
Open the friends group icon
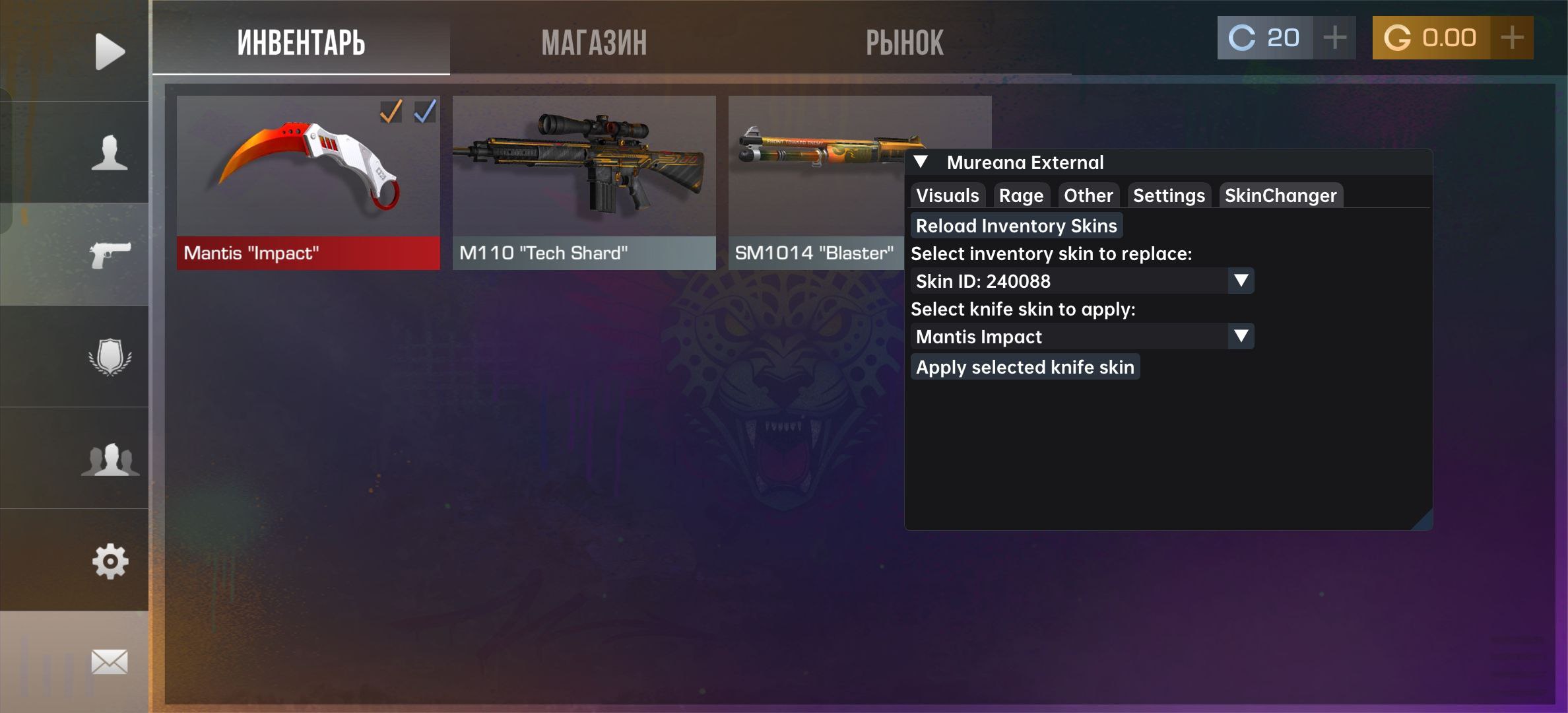coord(110,460)
